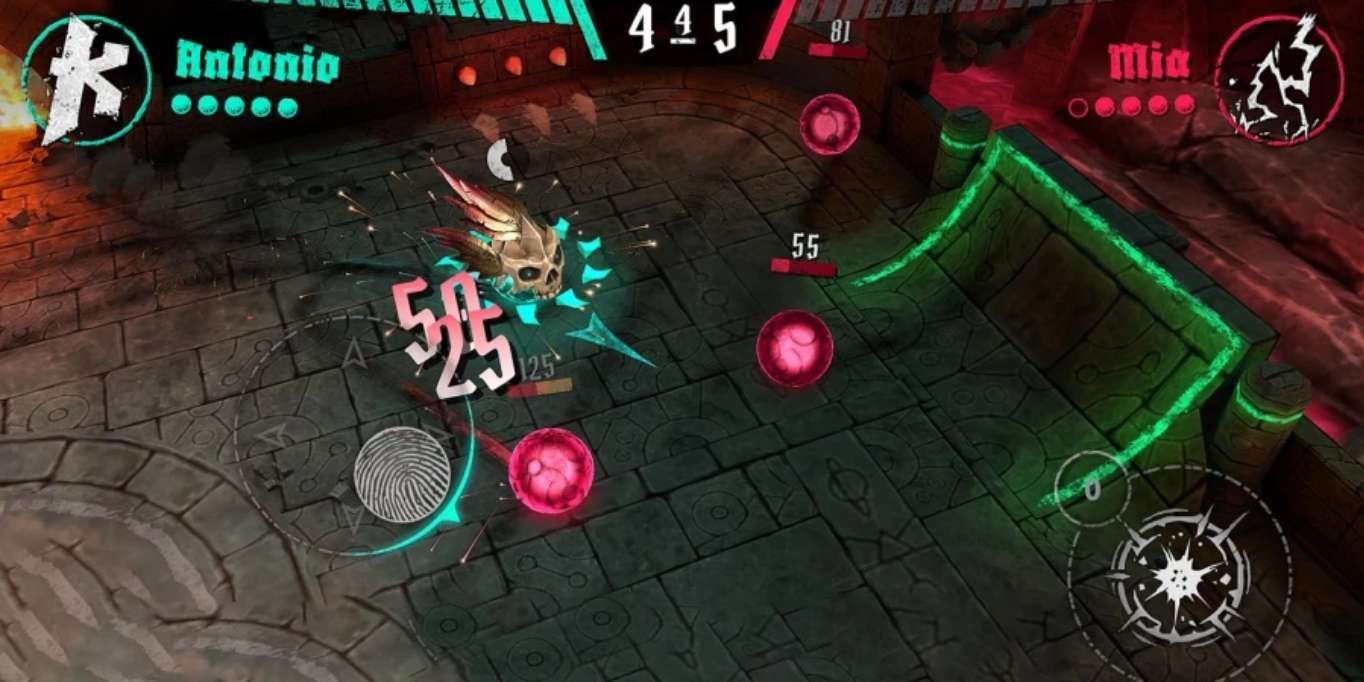
Task: Select Antonio's K avatar emblem
Action: point(88,78)
